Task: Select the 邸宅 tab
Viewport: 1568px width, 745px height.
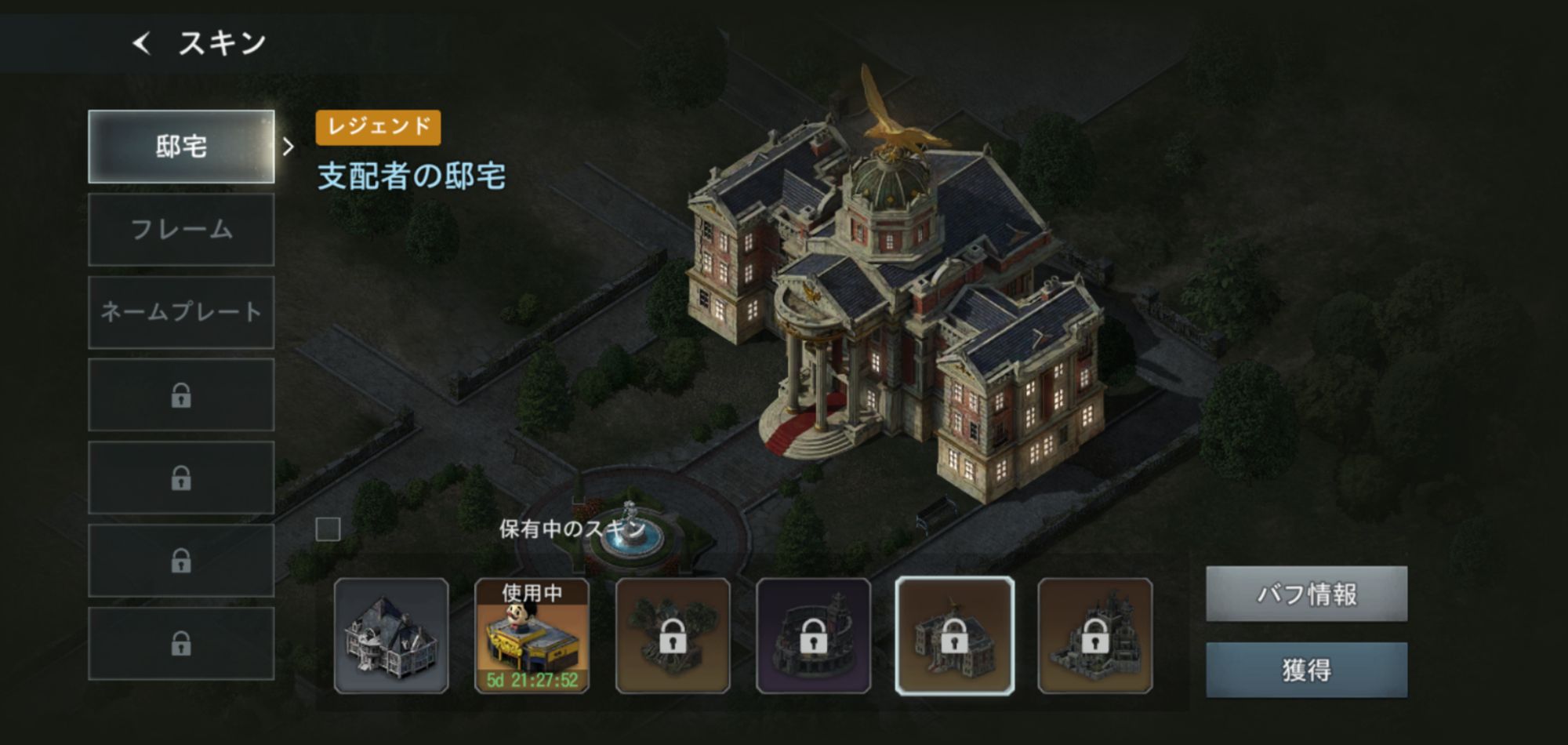Action: [181, 147]
